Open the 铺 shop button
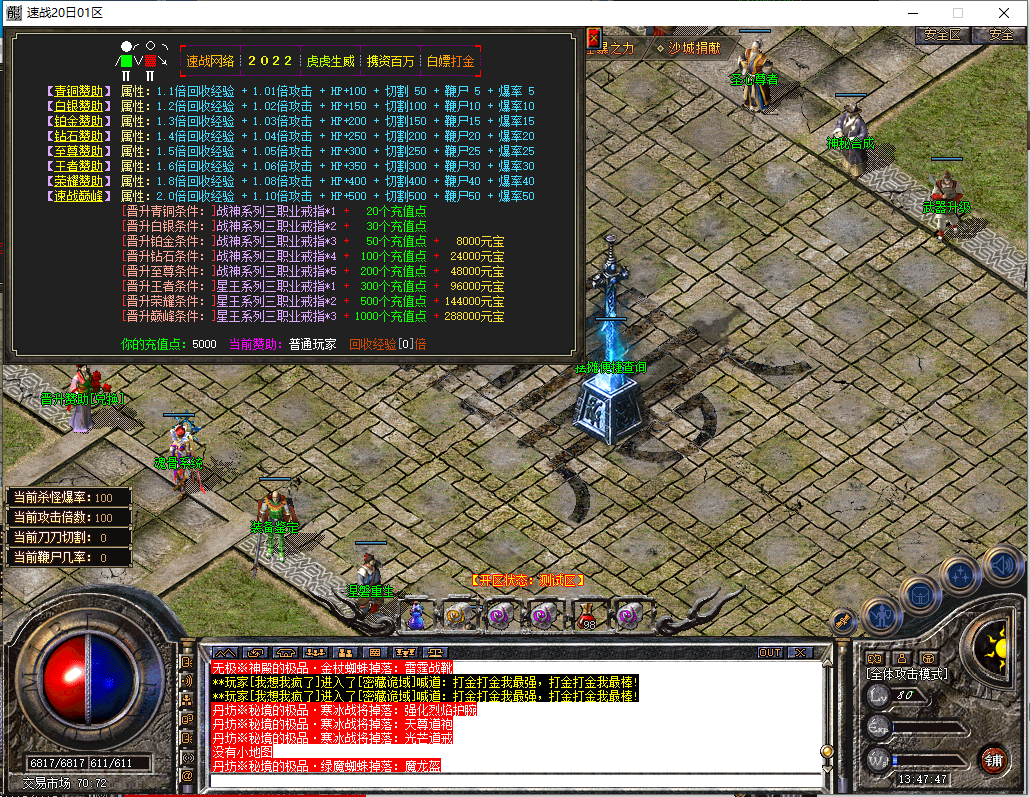Viewport: 1030px width, 797px height. click(992, 759)
